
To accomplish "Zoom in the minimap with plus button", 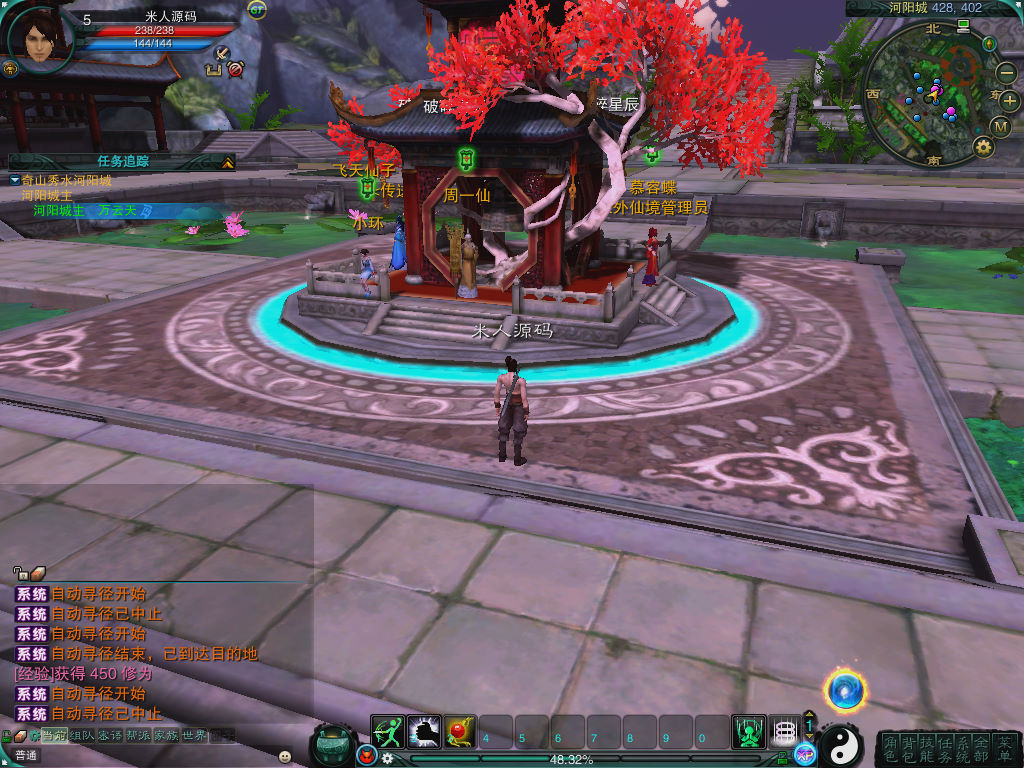I will tap(1008, 100).
